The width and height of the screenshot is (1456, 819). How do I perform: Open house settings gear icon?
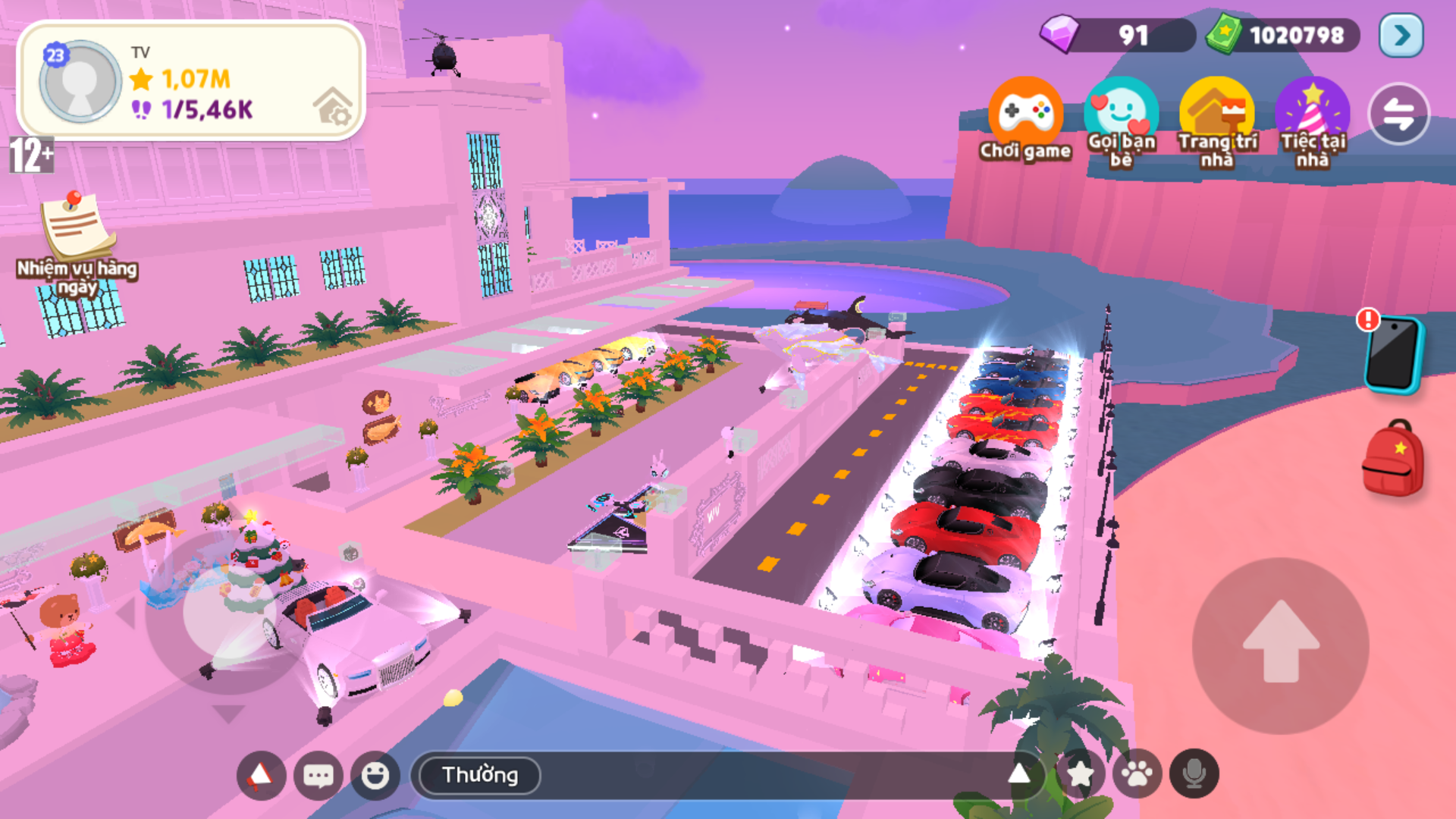[334, 107]
